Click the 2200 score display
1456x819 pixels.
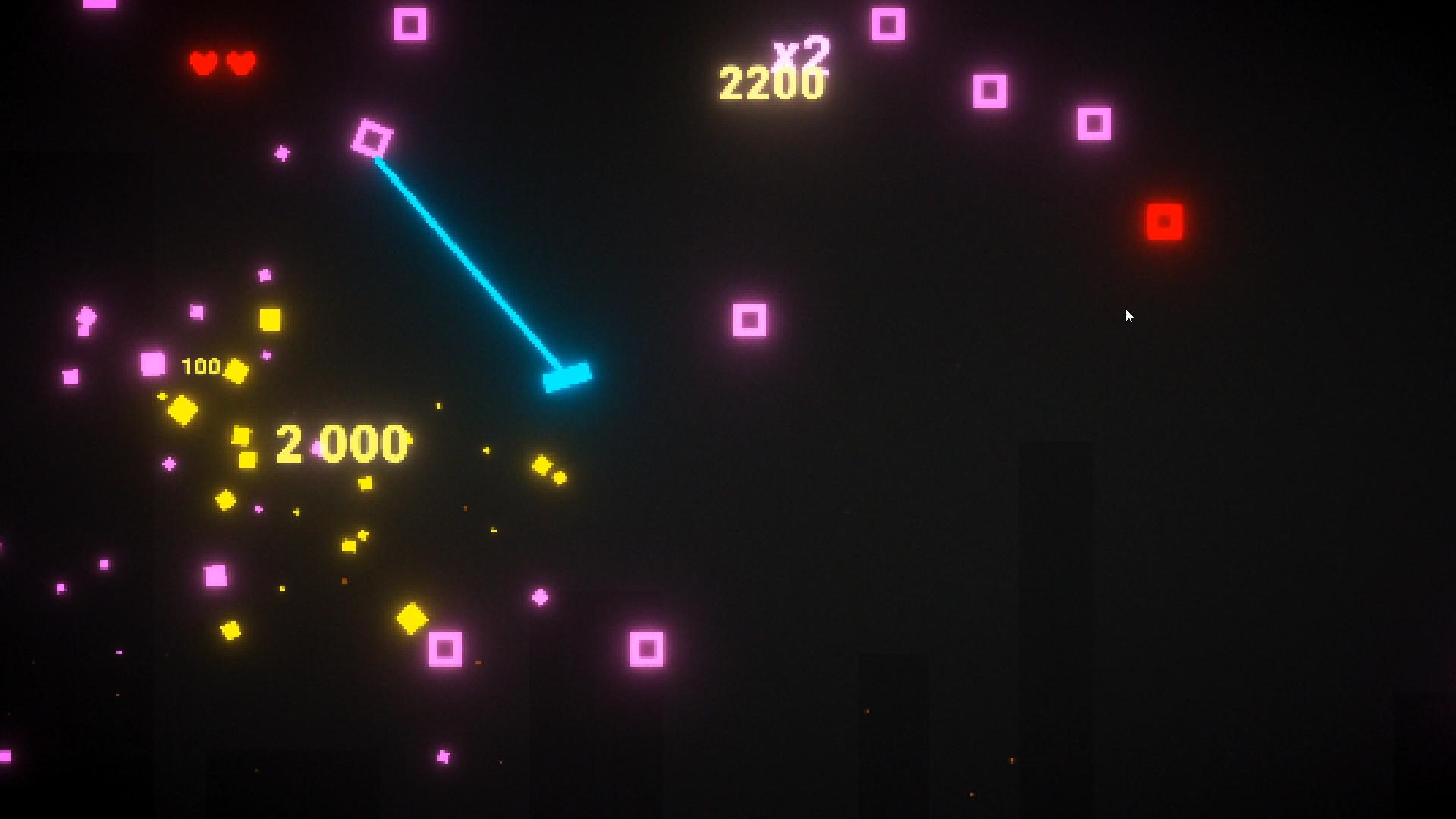[771, 83]
